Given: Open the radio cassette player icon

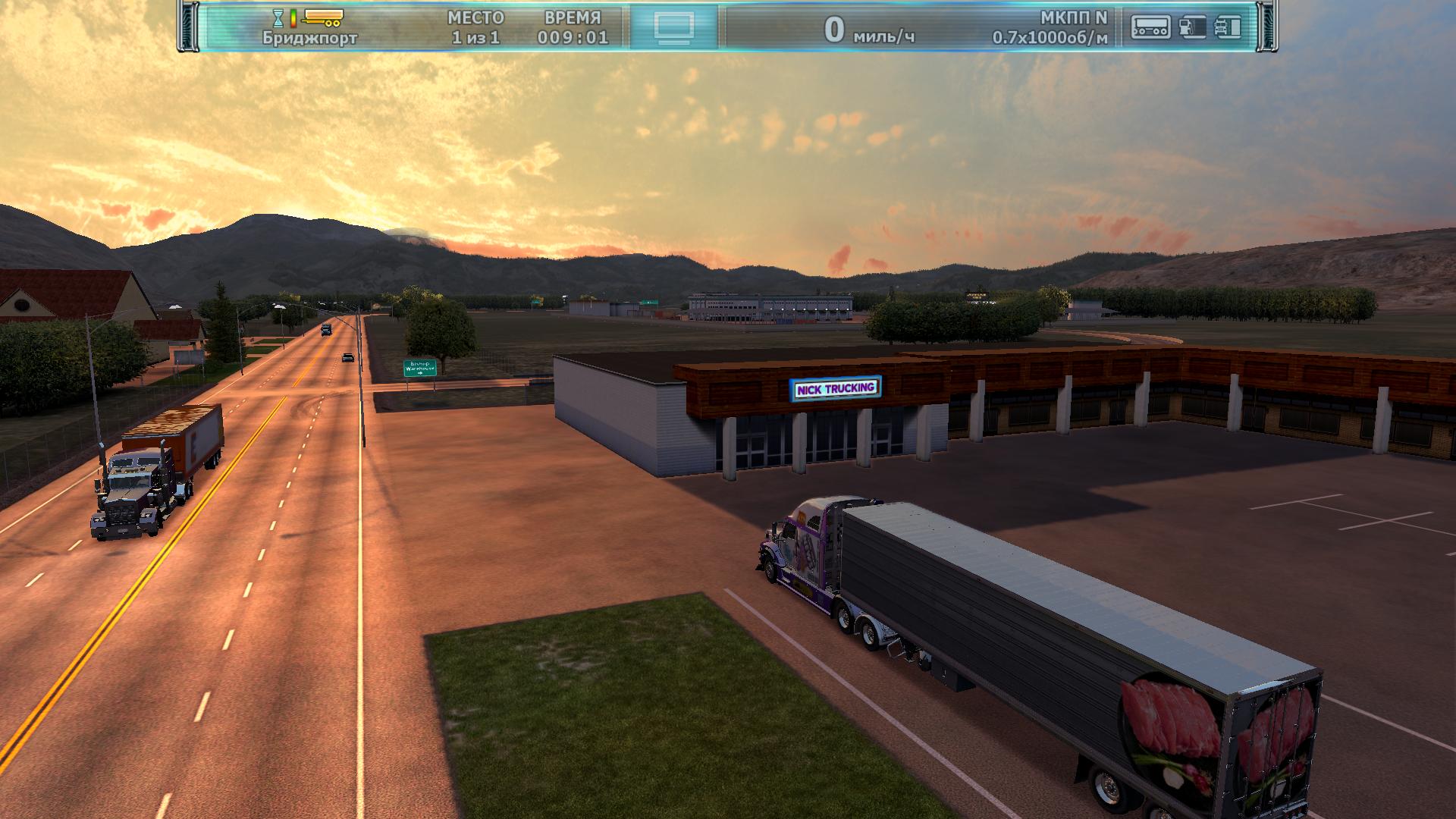Looking at the screenshot, I should [x=1150, y=27].
